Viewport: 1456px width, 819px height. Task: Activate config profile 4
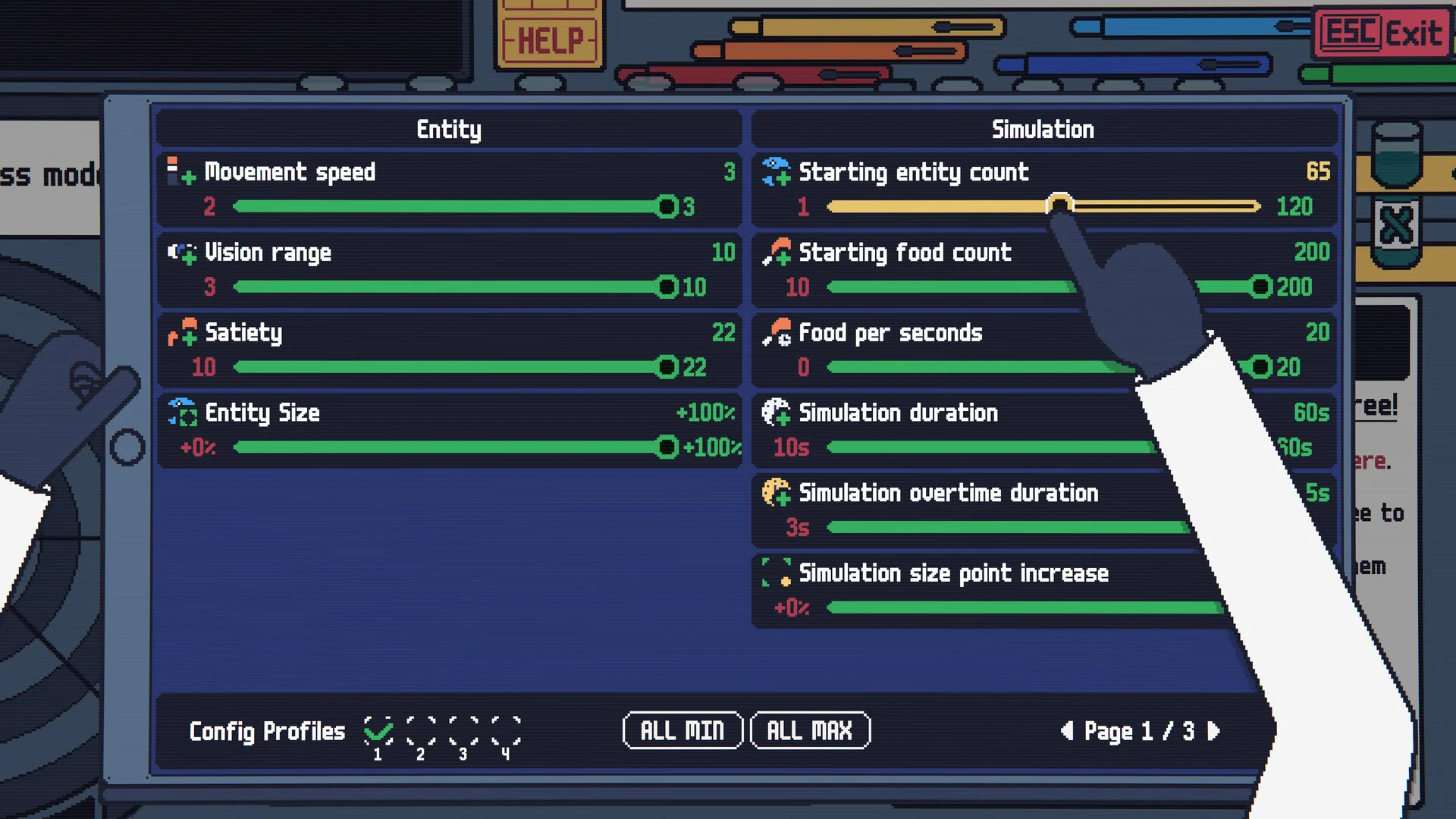point(506,730)
